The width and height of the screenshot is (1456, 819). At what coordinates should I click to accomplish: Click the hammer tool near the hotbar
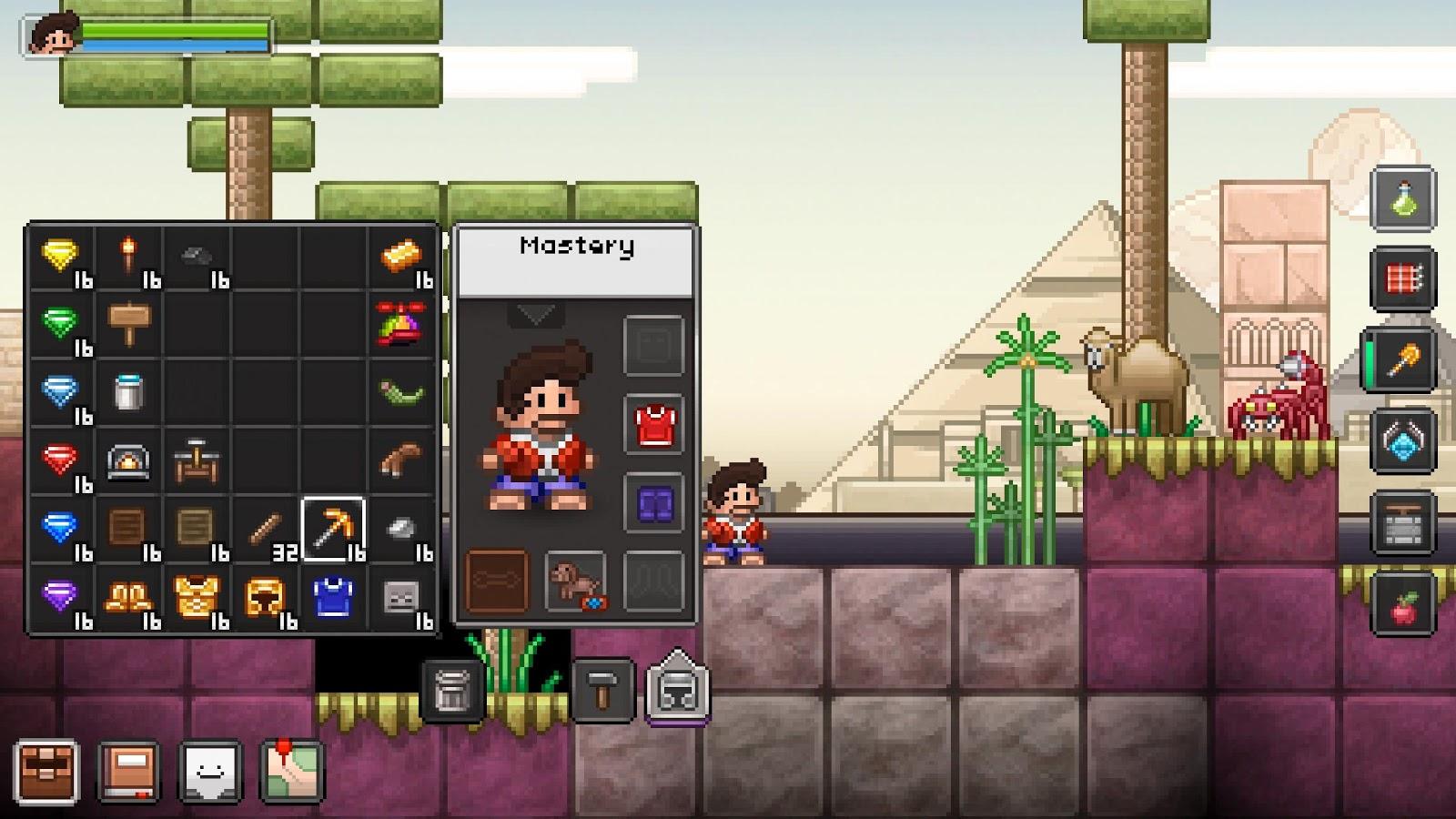coord(603,690)
